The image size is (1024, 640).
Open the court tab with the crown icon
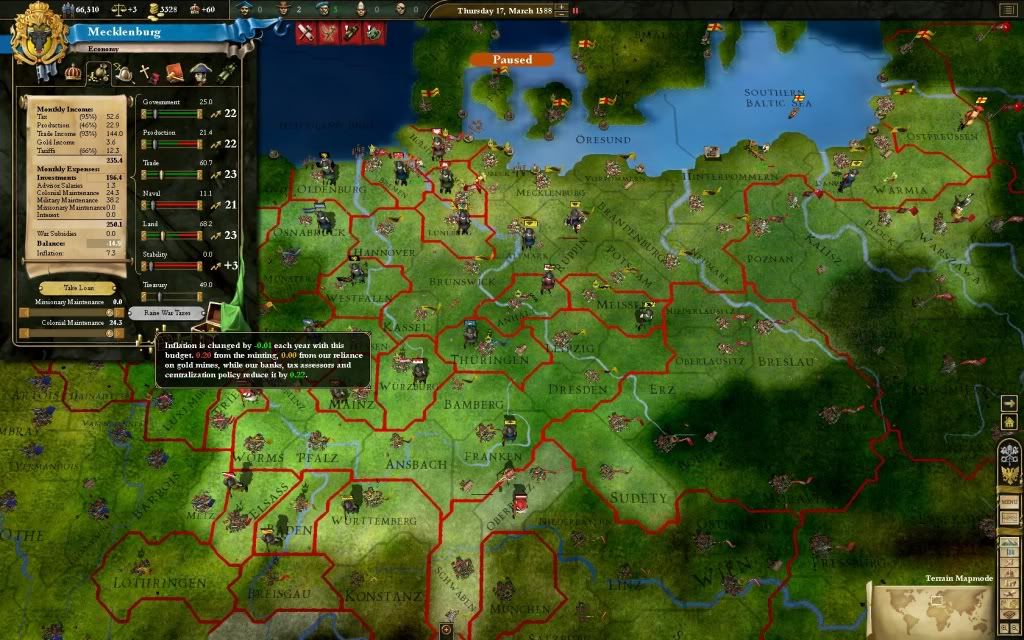pyautogui.click(x=73, y=72)
